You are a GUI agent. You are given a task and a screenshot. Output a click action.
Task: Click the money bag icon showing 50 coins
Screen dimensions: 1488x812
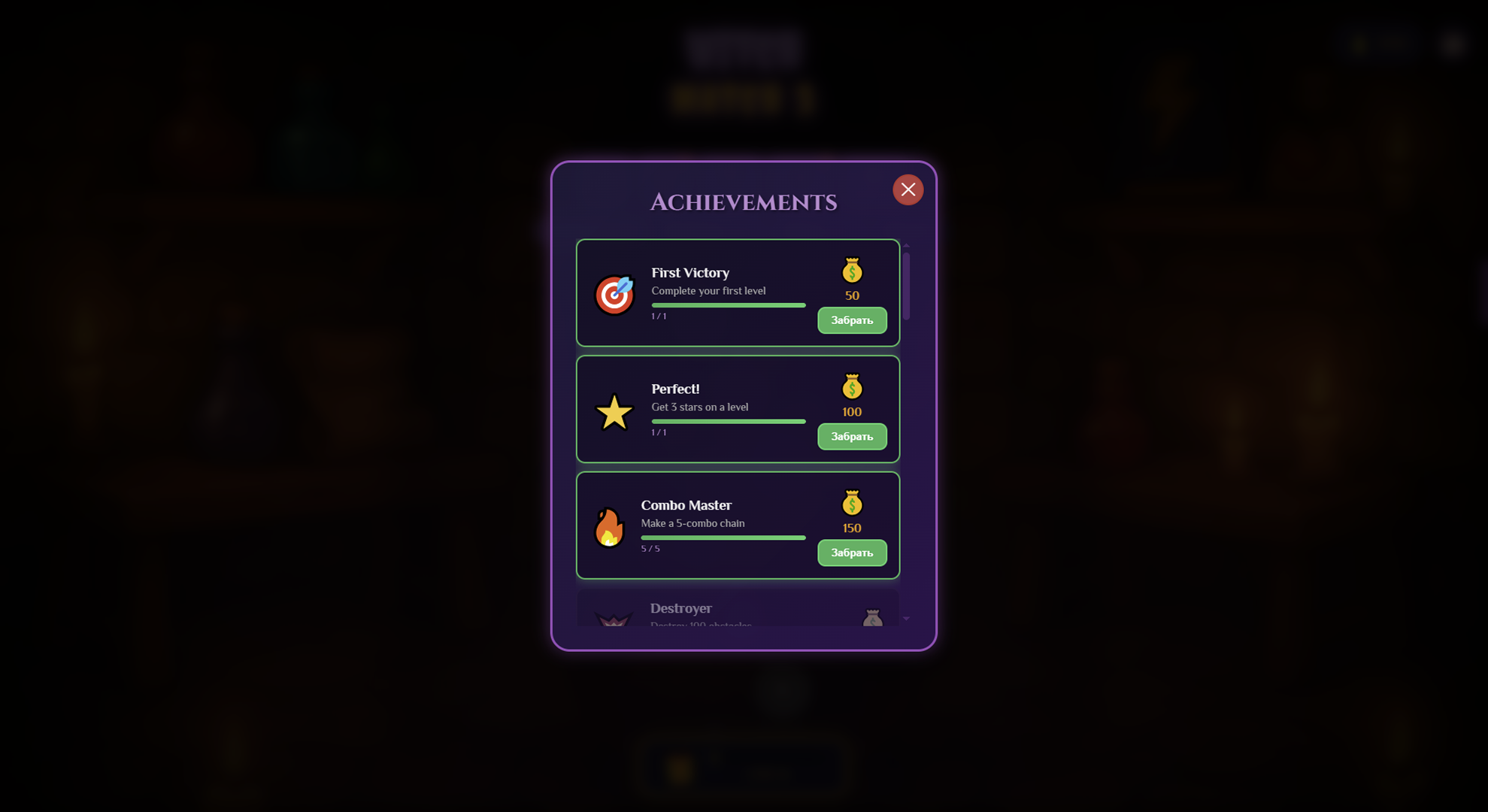(852, 271)
